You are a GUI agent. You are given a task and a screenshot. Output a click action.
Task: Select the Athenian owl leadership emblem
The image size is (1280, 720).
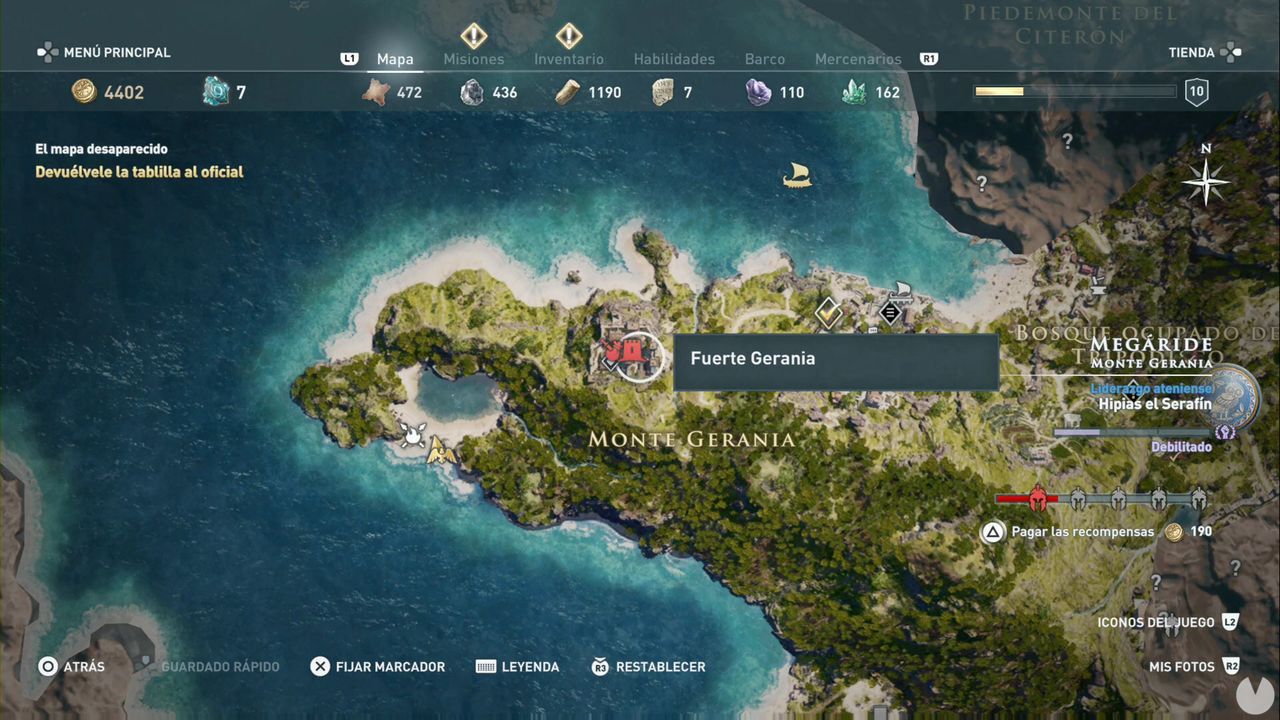[1231, 398]
